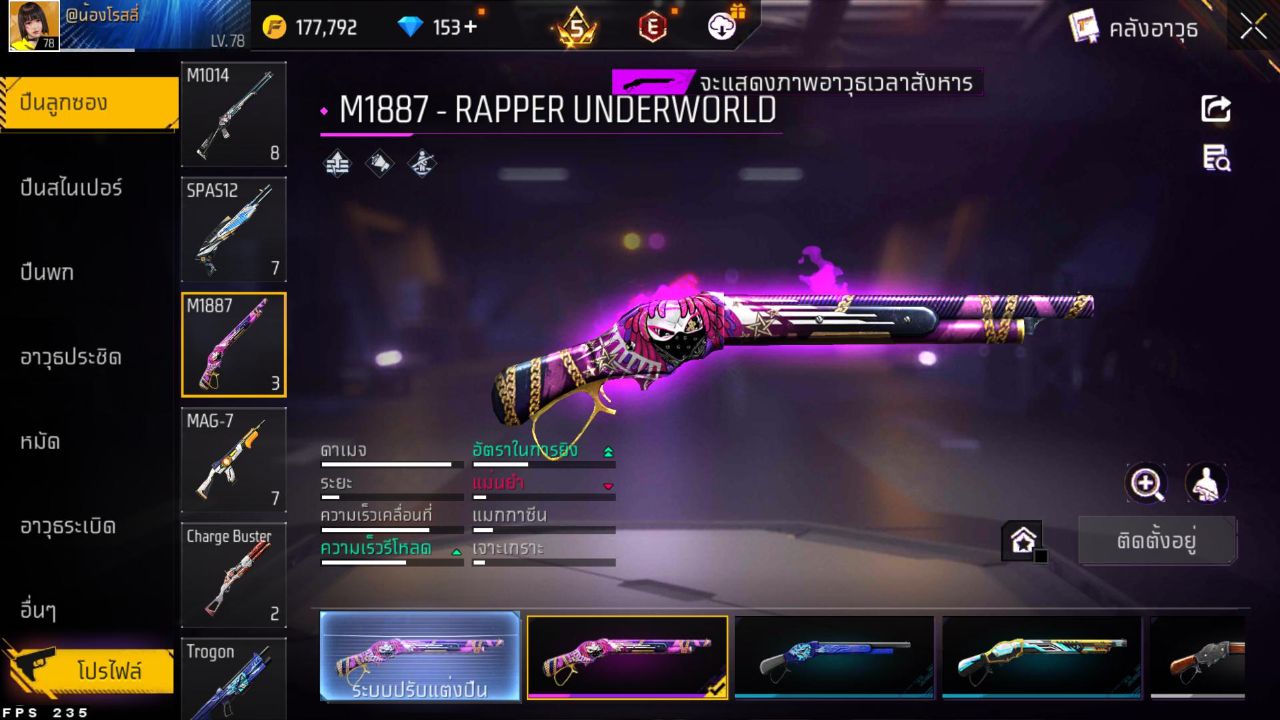Screen dimensions: 1280x720
Task: Click the magnifier zoom weapon preview icon
Action: pos(1146,484)
